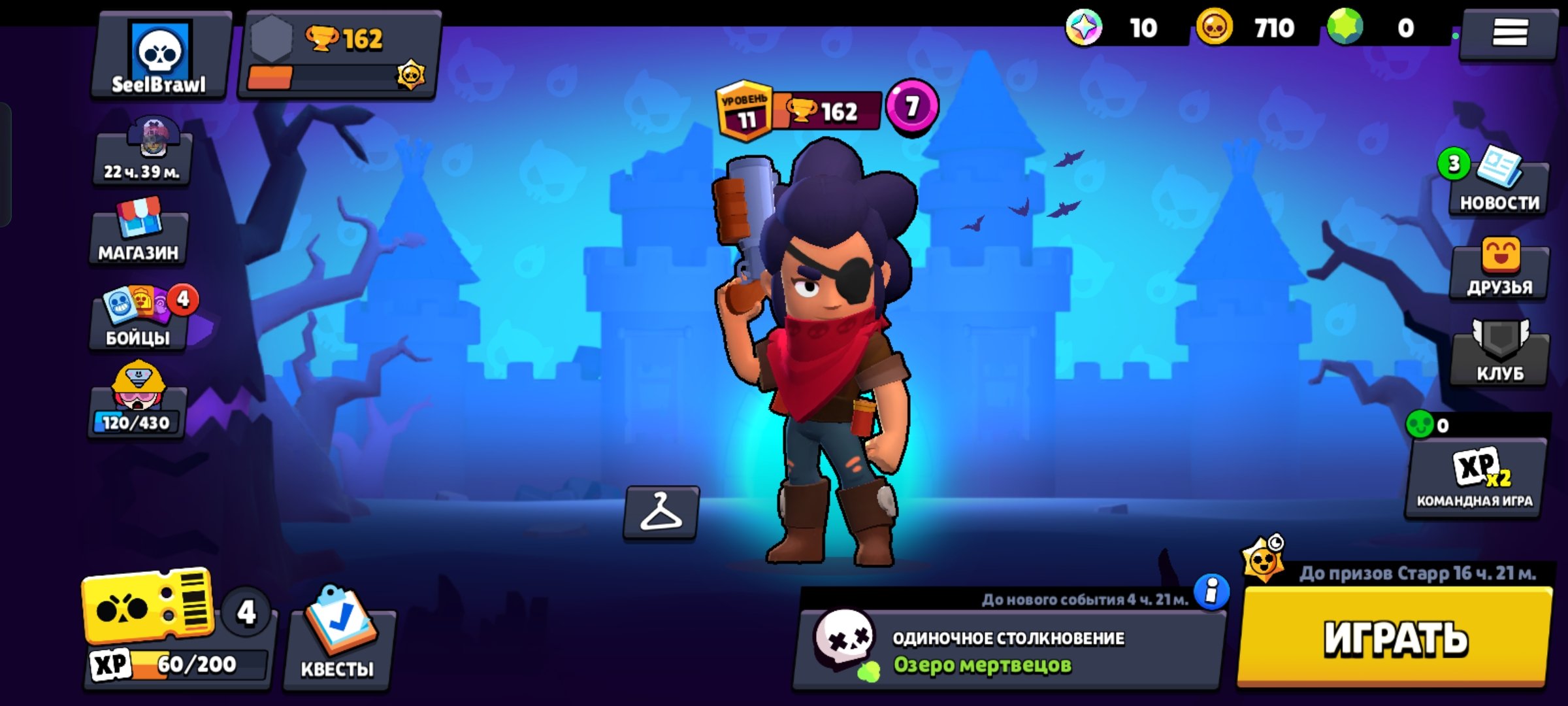
Task: Open the ДРУЗЬЯ friends list
Action: 1499,269
